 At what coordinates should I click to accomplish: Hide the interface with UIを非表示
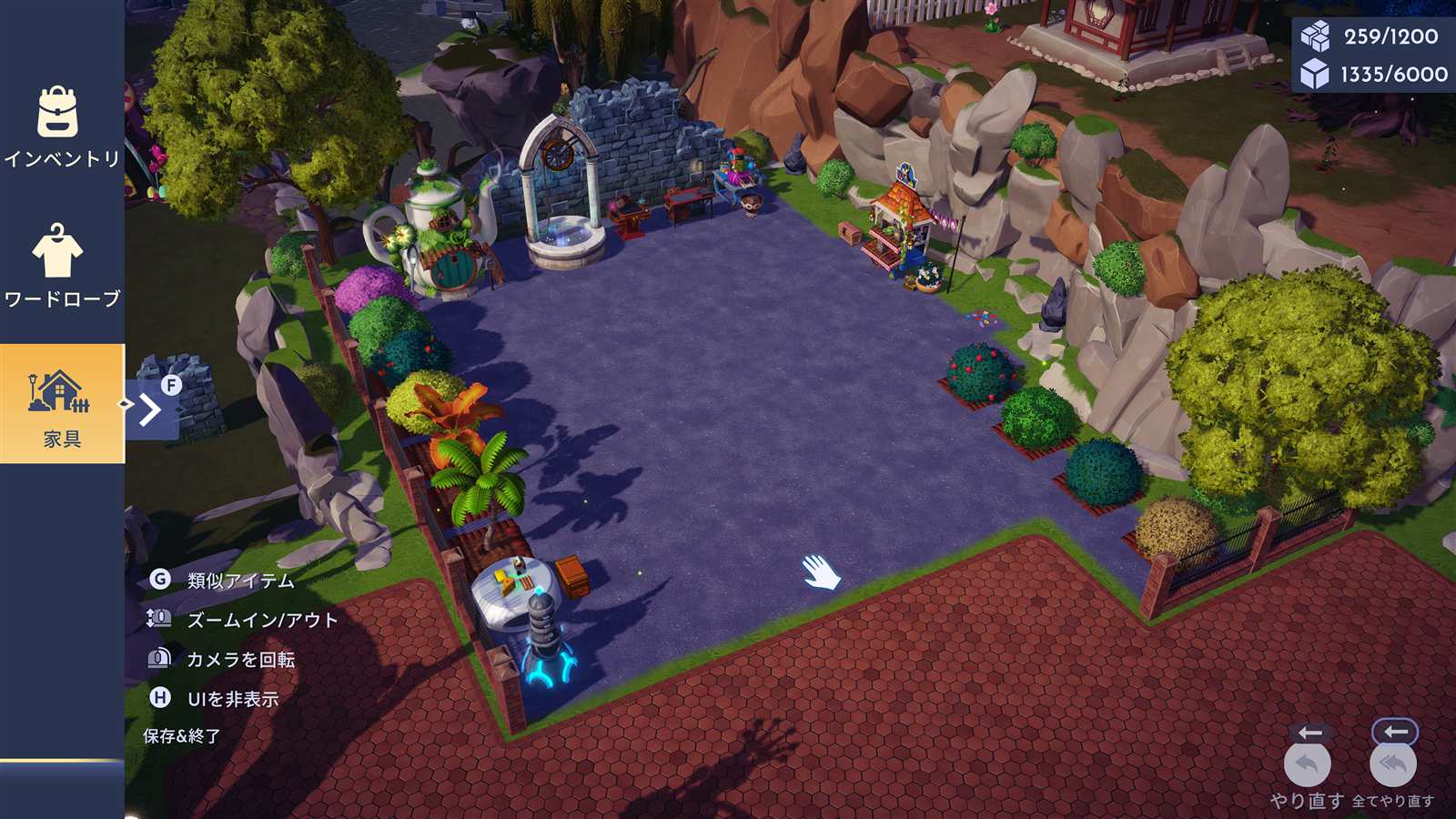coord(232,699)
